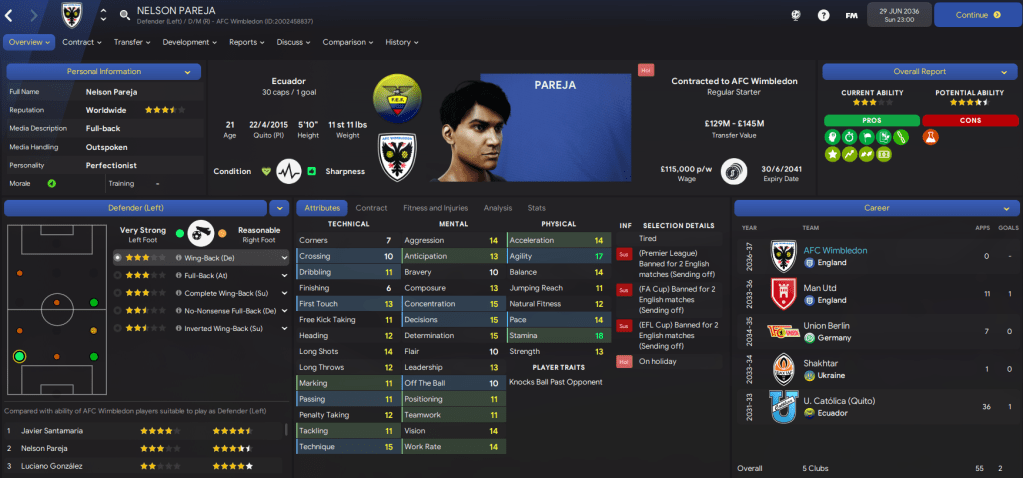
Task: Switch to the Analysis tab
Action: point(497,208)
